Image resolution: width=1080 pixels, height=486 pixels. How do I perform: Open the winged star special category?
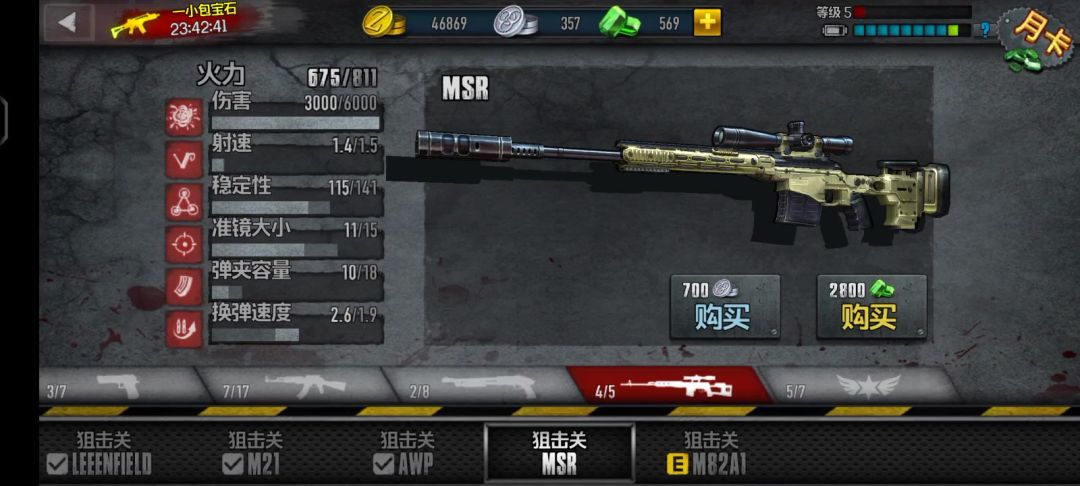pos(858,386)
